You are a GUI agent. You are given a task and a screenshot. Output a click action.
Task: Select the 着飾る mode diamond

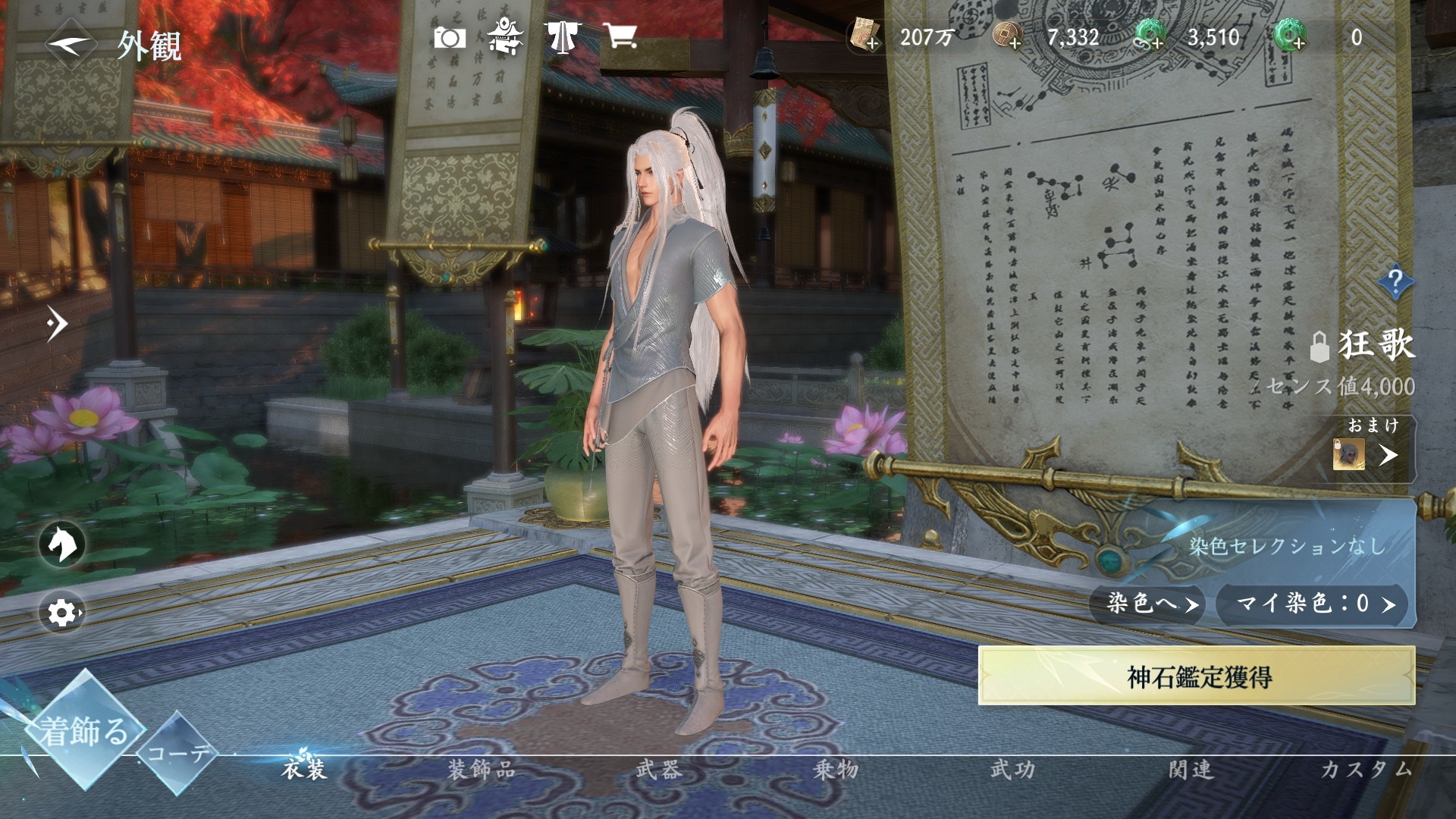click(x=82, y=731)
